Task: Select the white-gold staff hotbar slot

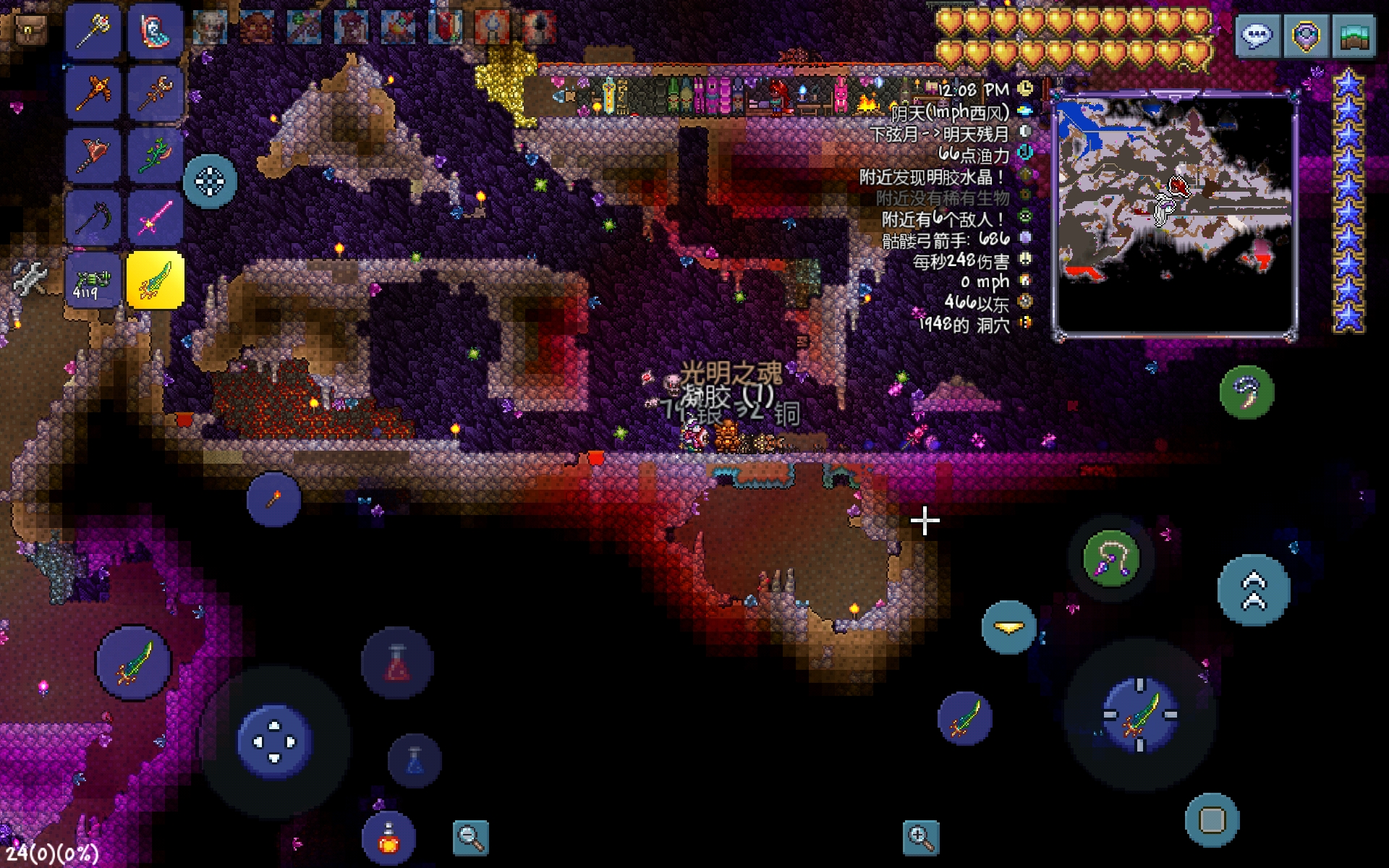Action: tap(93, 31)
